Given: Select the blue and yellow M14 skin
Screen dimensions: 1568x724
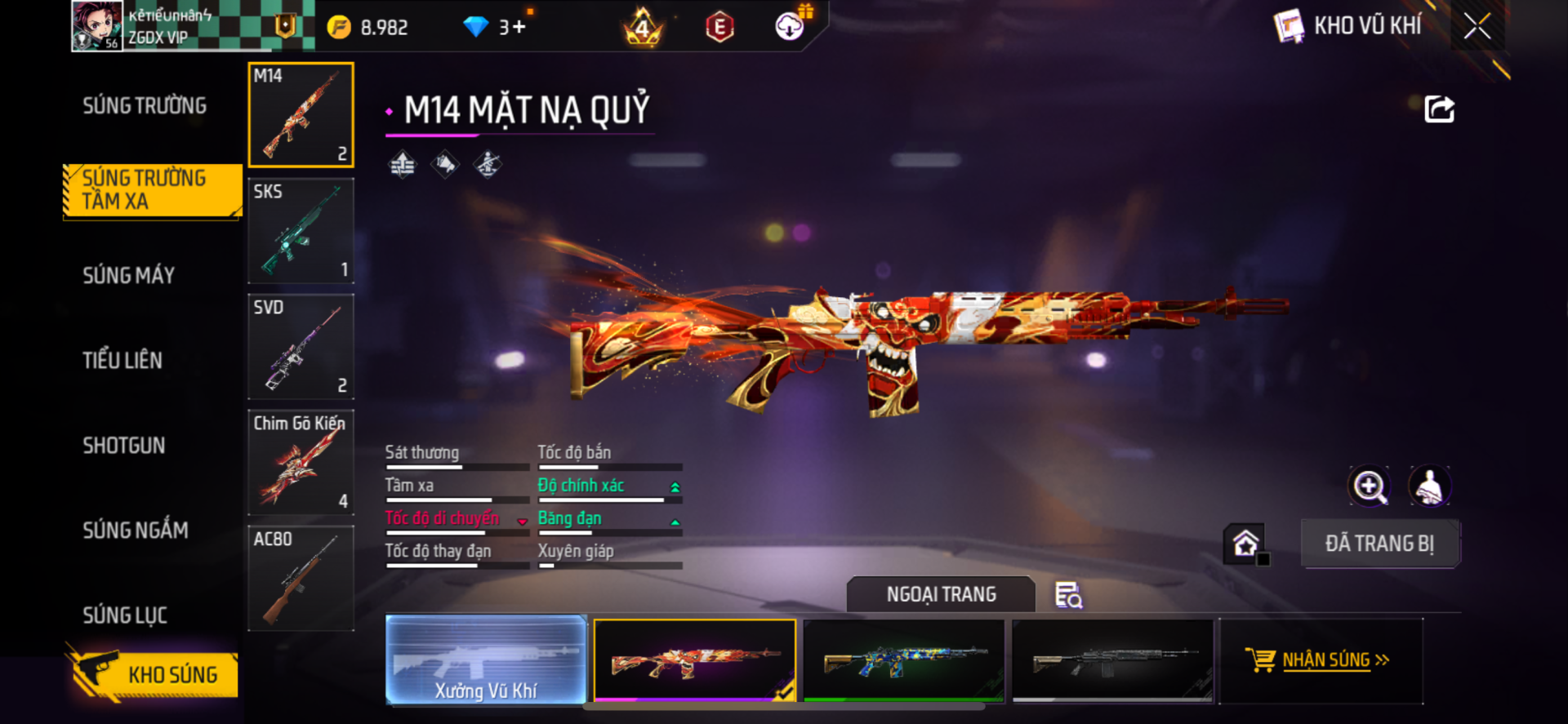Looking at the screenshot, I should tap(904, 660).
